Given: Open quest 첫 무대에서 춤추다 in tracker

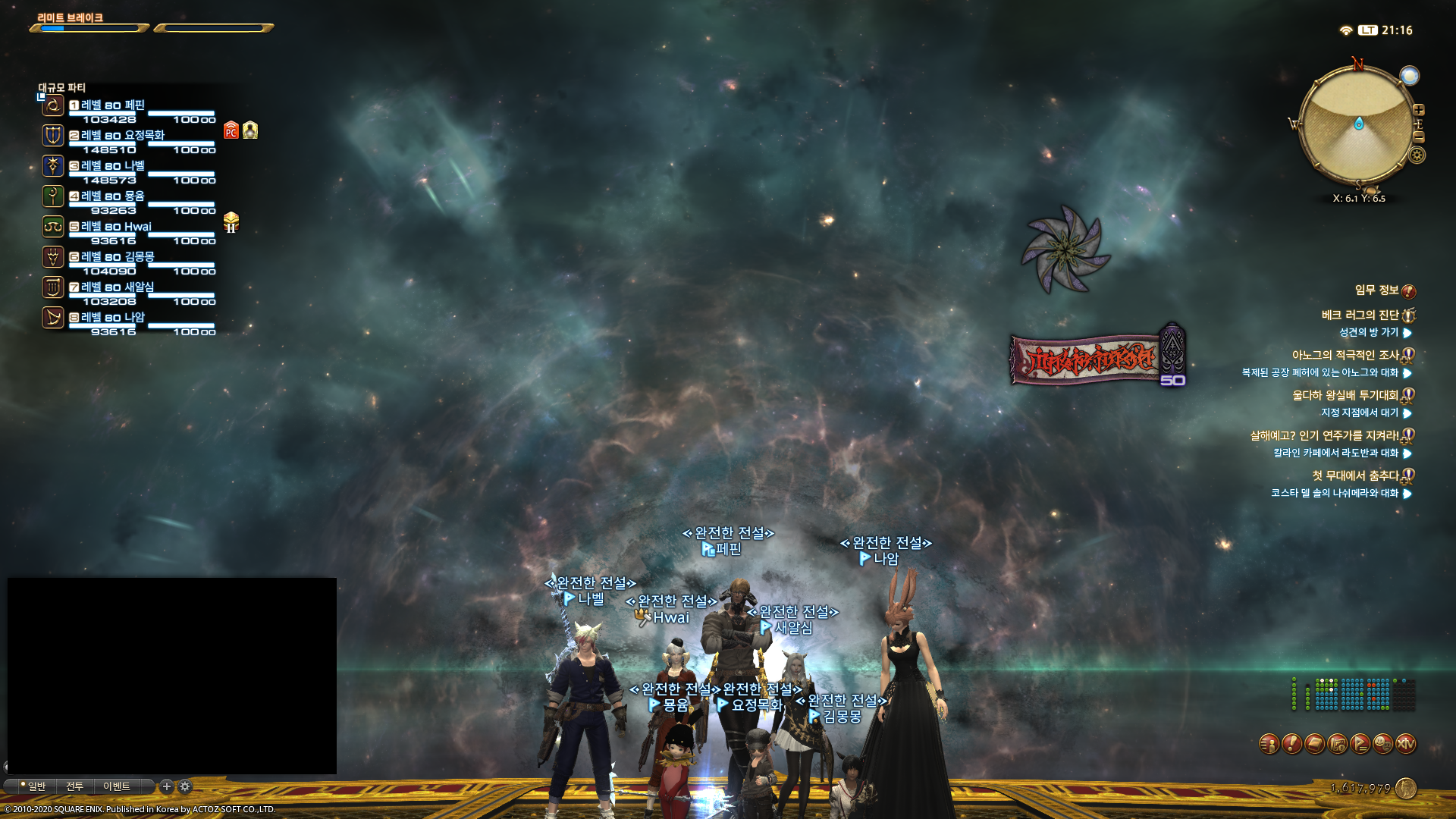Looking at the screenshot, I should pos(1355,476).
